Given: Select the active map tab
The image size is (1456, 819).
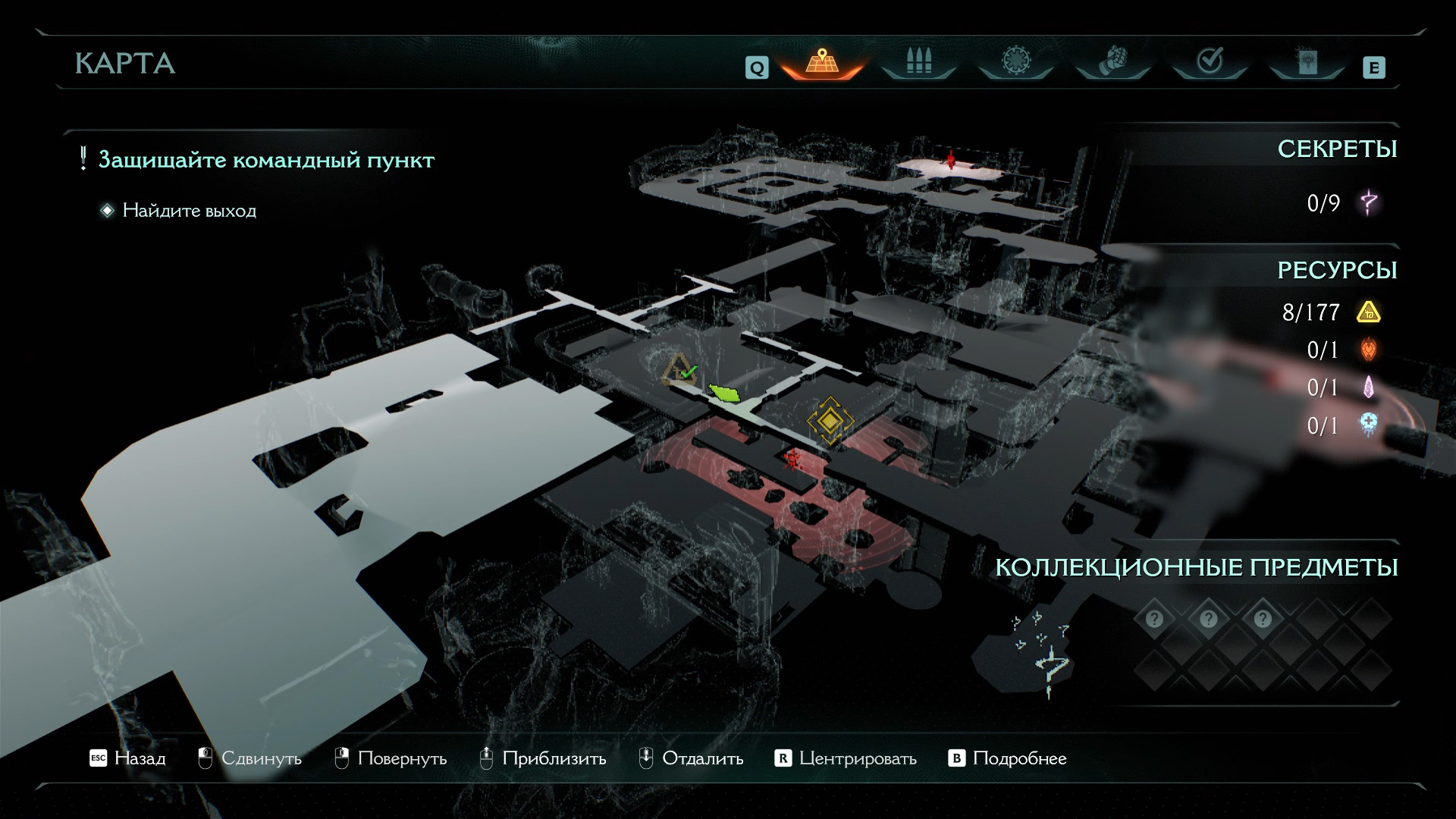Looking at the screenshot, I should (x=821, y=61).
